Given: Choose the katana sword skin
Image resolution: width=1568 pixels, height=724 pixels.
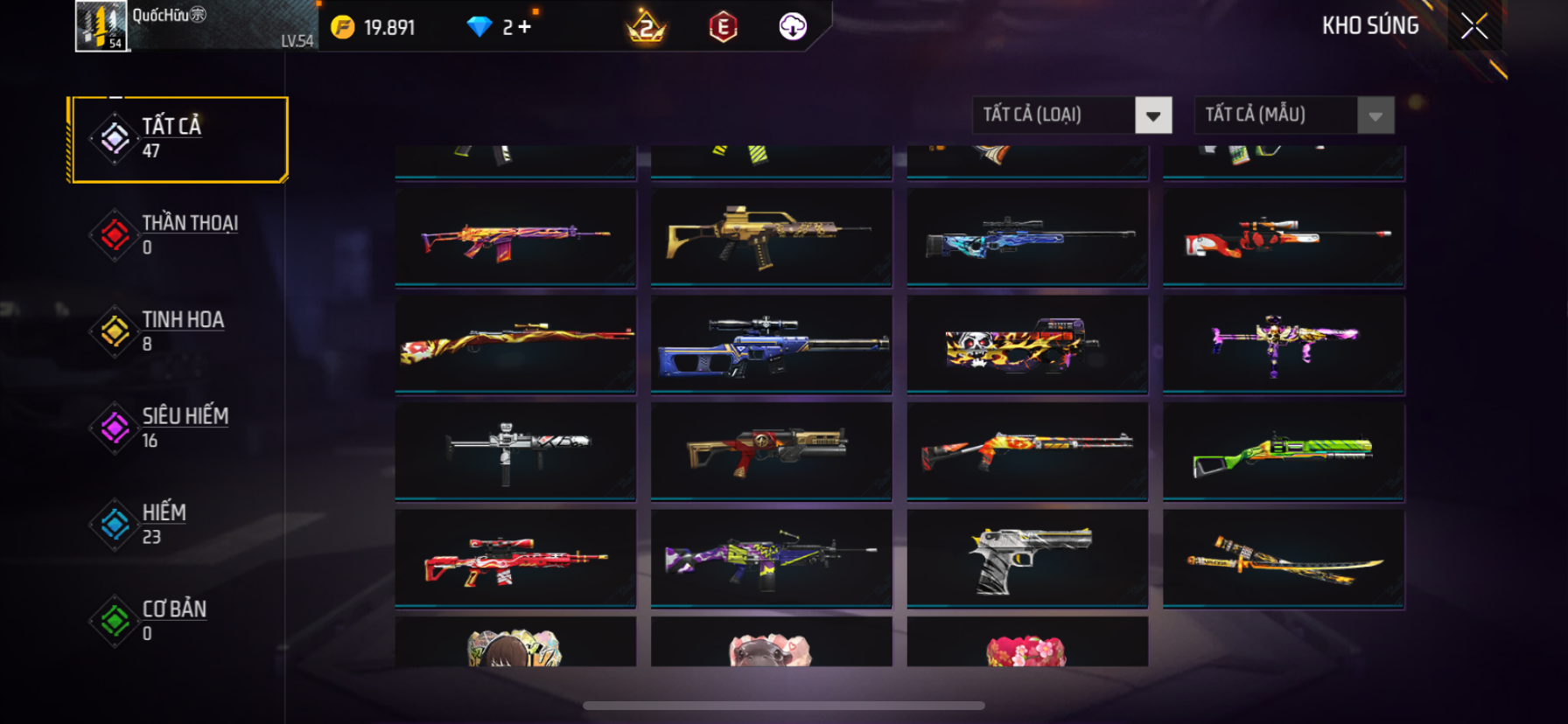Looking at the screenshot, I should (1284, 559).
